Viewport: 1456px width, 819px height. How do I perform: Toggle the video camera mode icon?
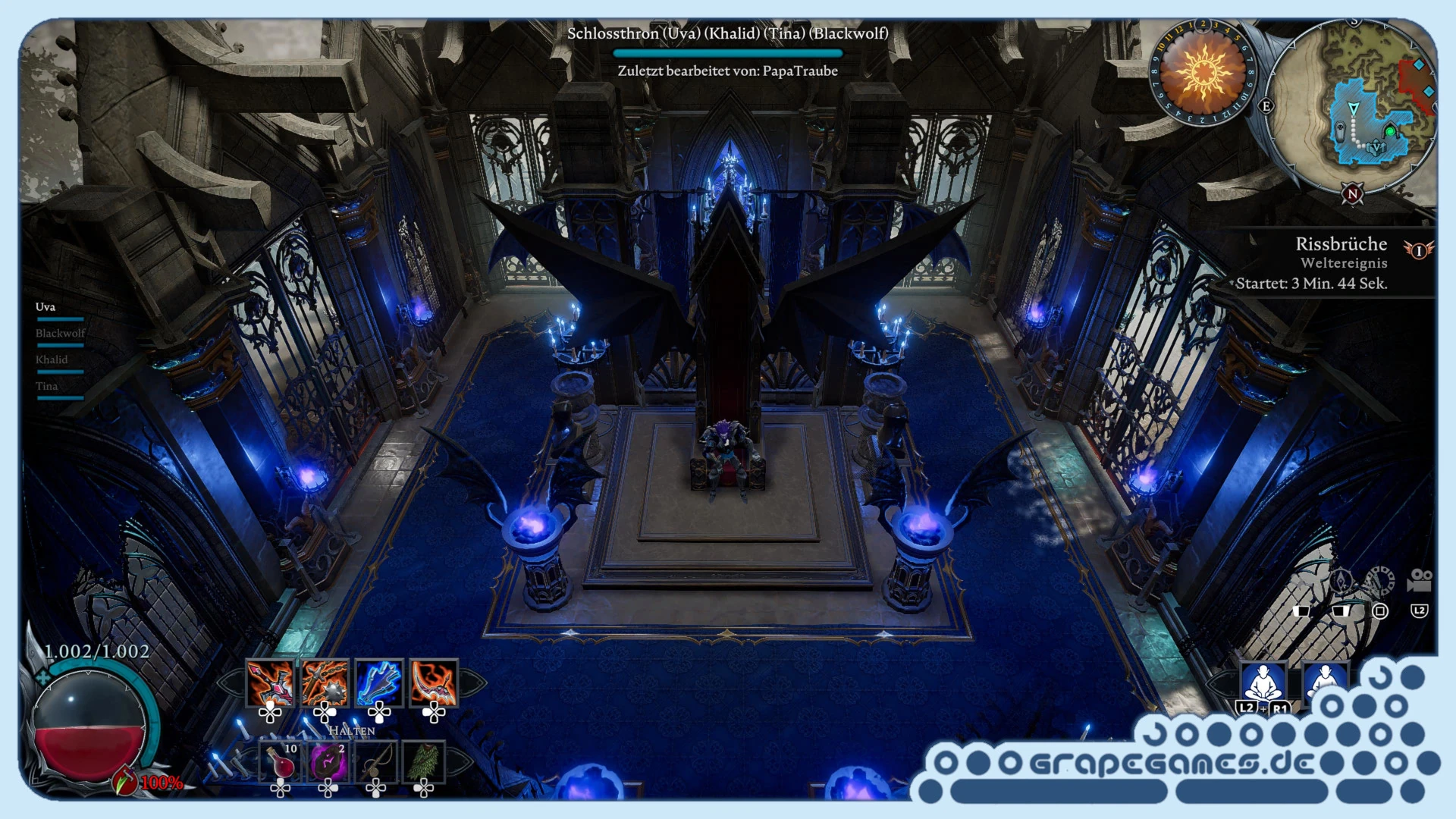point(1419,581)
